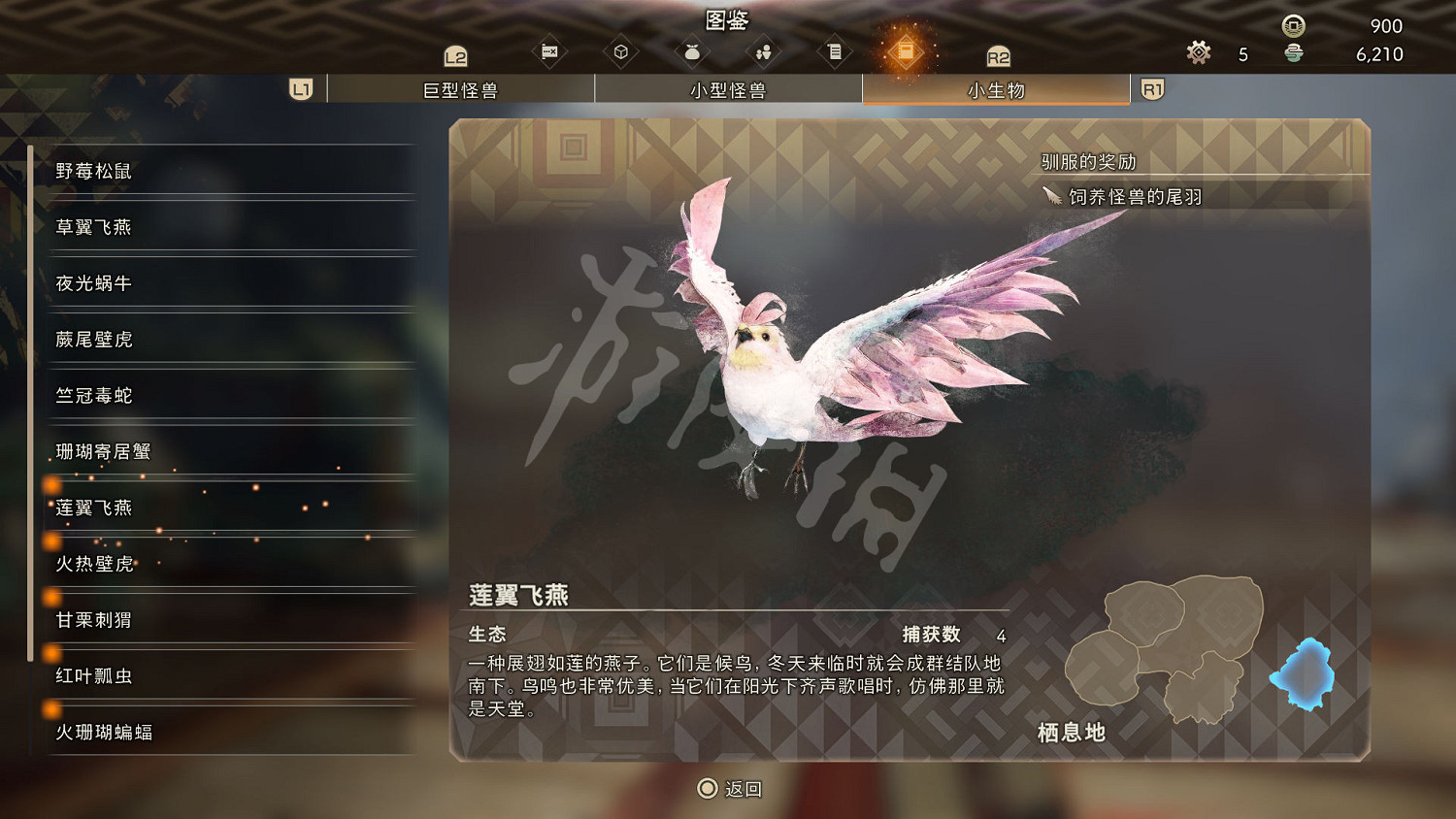This screenshot has height=819, width=1456.
Task: Click the coin currency icon showing 900
Action: coord(1294,26)
